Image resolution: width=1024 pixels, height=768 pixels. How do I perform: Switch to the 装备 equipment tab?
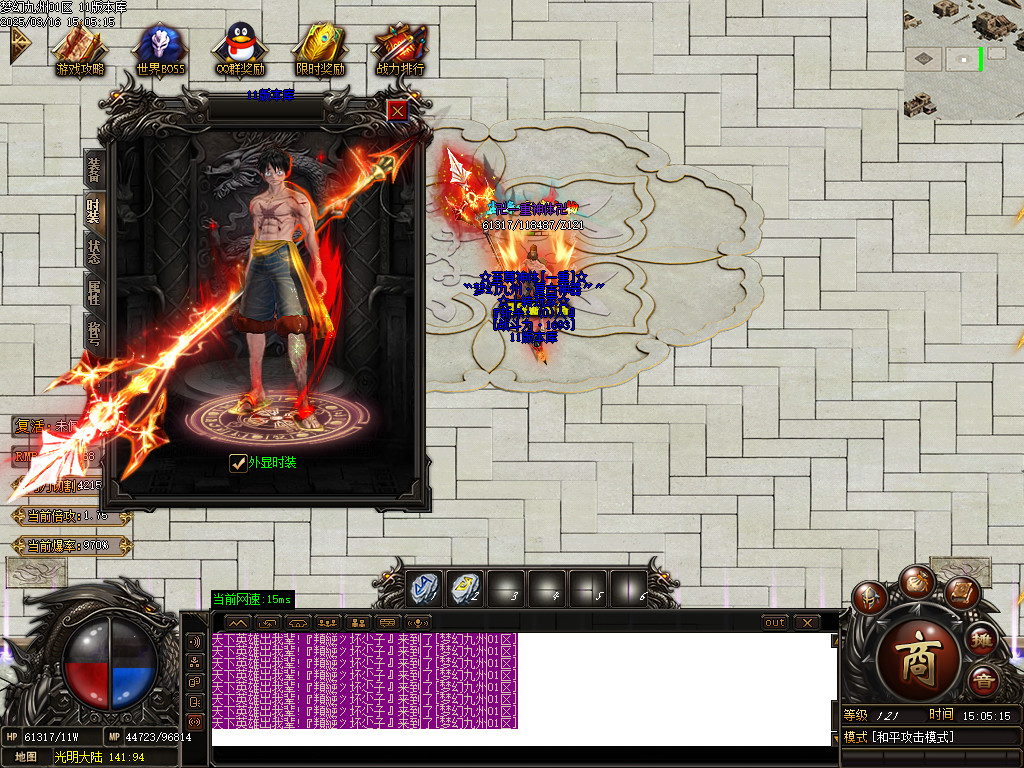[x=94, y=170]
